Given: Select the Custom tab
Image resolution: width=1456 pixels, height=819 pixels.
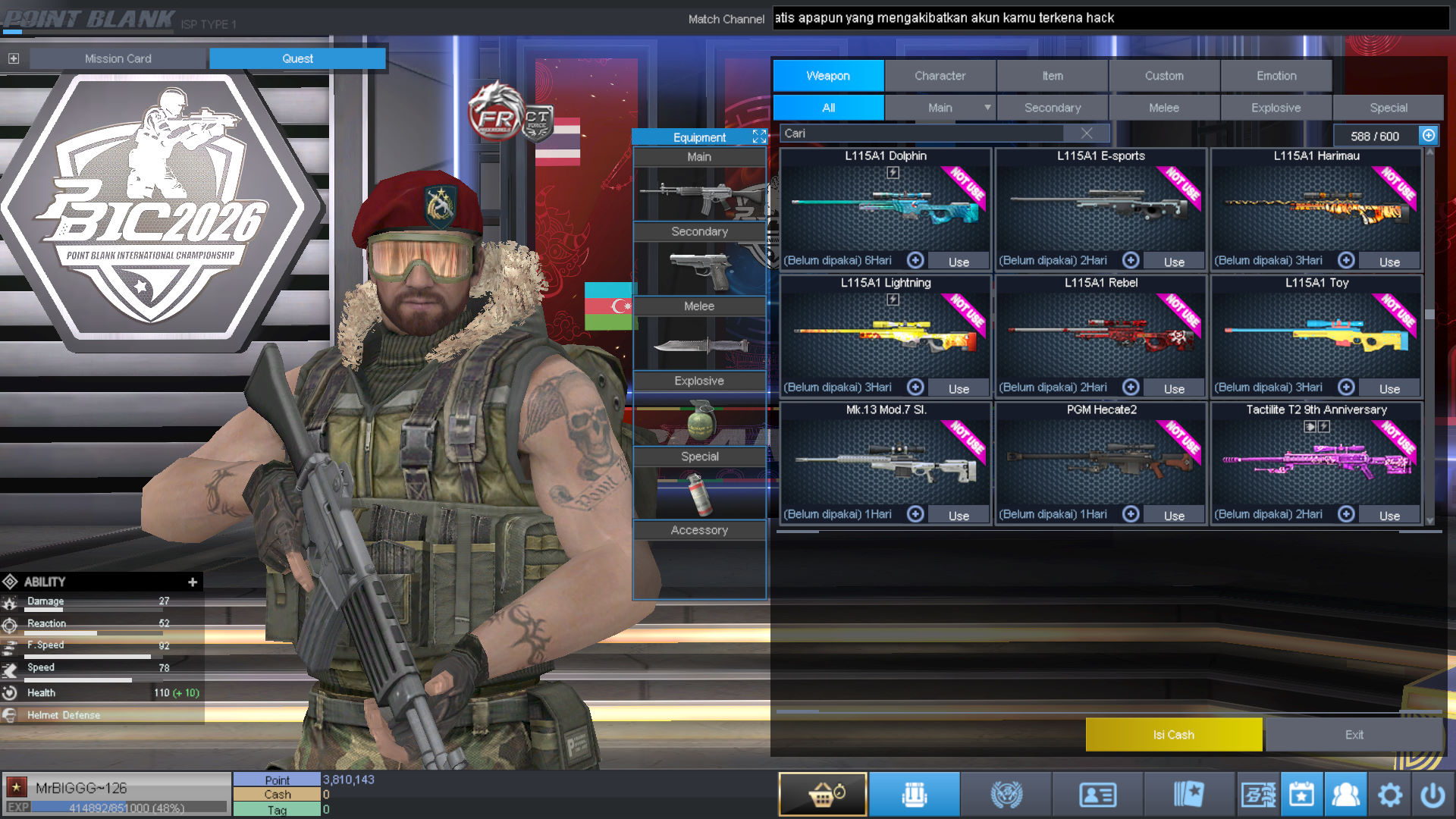Looking at the screenshot, I should coord(1163,76).
